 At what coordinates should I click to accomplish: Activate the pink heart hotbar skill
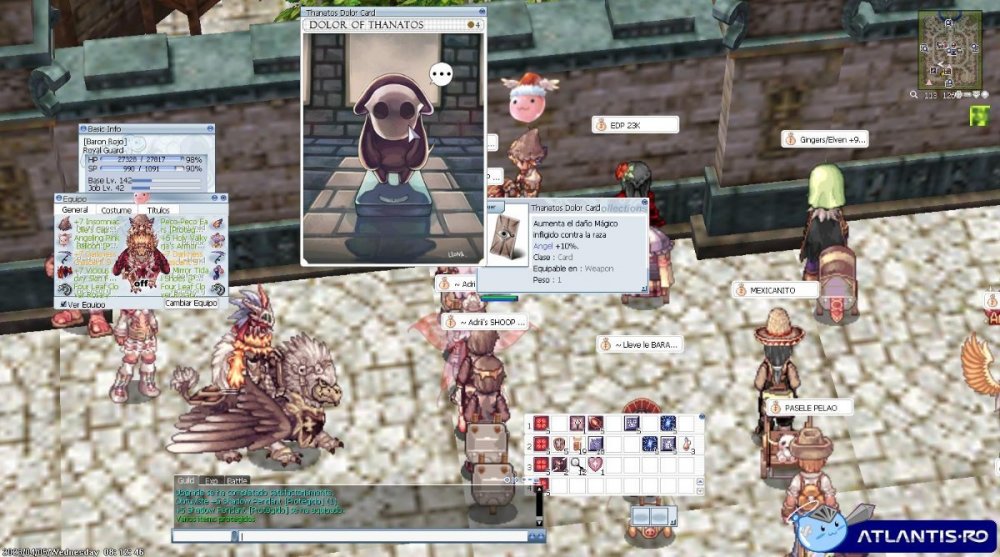pyautogui.click(x=595, y=464)
